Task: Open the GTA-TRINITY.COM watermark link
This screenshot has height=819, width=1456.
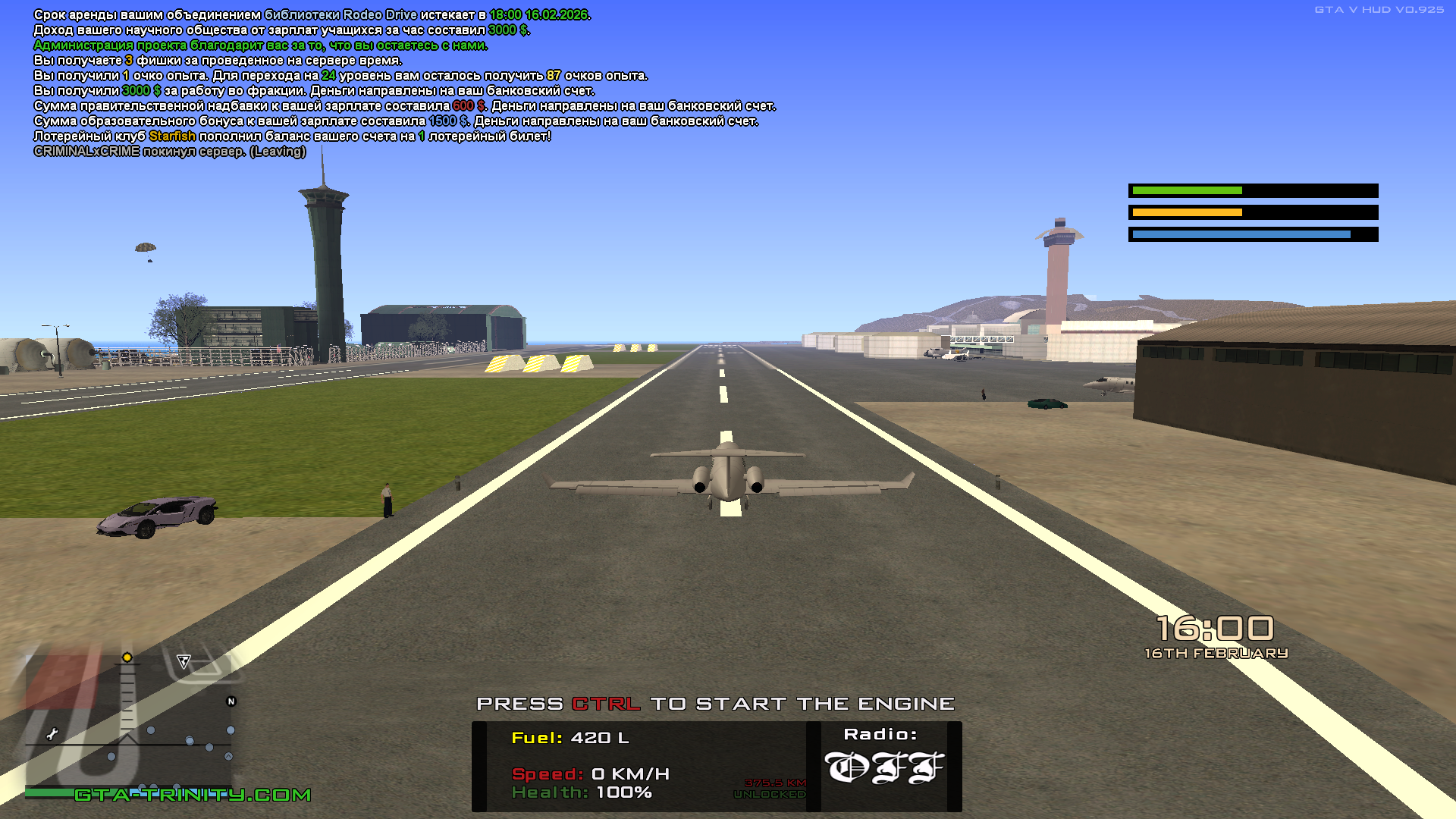Action: 193,795
